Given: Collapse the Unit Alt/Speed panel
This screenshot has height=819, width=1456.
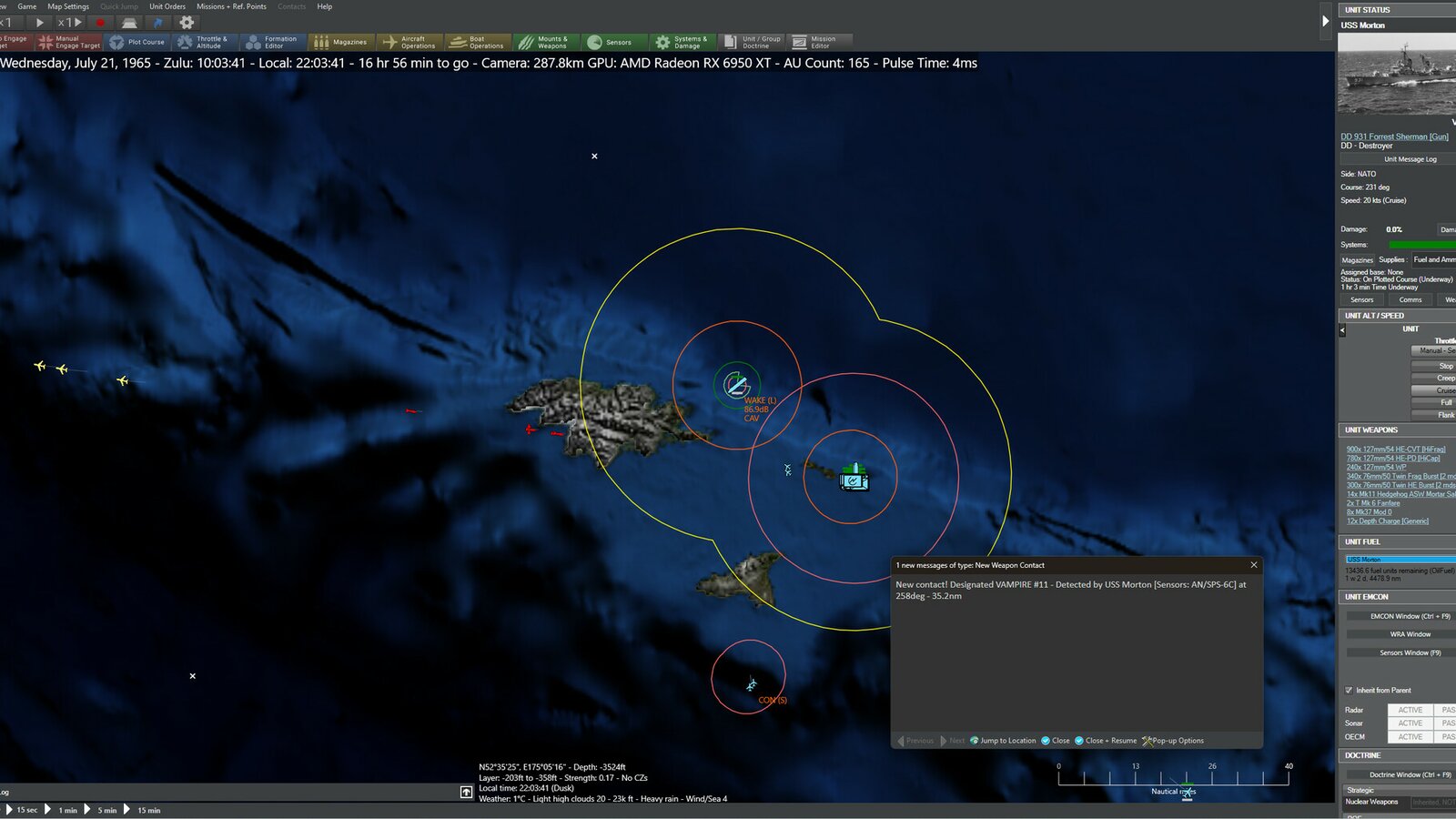Looking at the screenshot, I should click(x=1341, y=330).
